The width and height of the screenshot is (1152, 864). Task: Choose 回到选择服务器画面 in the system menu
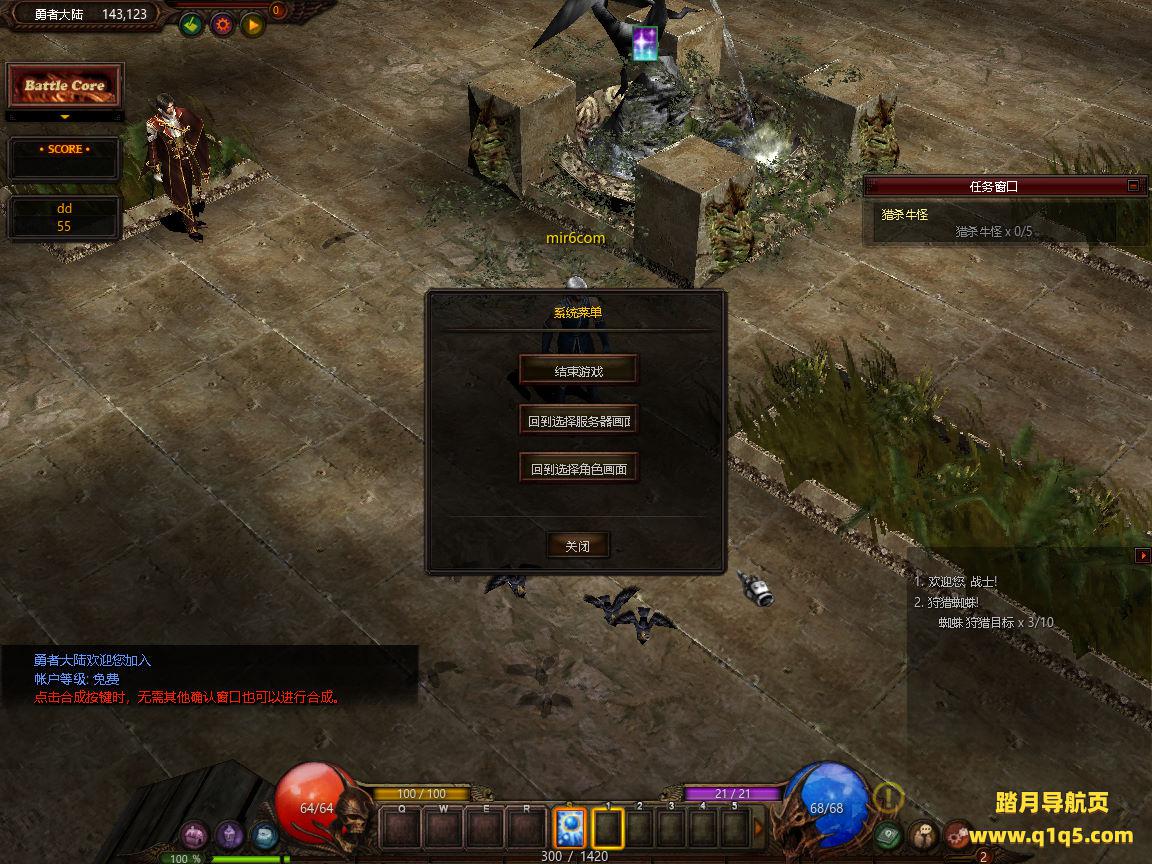(x=578, y=421)
